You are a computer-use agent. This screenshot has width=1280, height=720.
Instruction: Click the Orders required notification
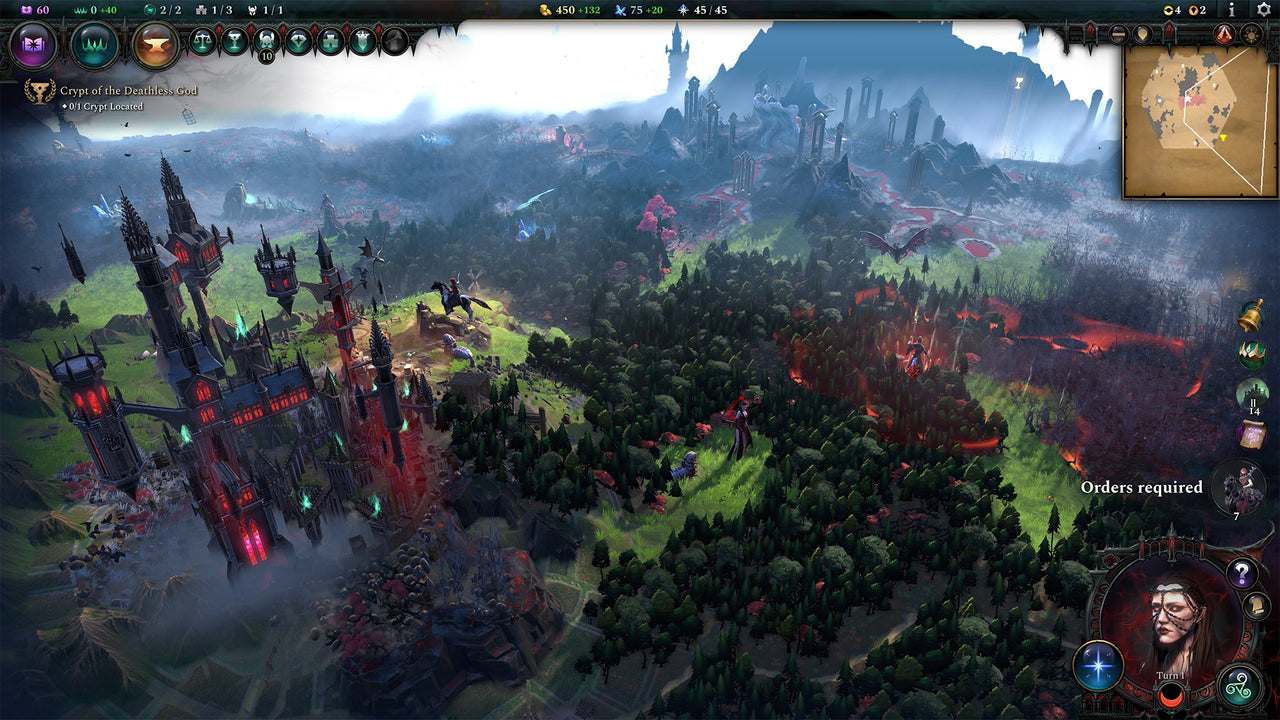pos(1141,488)
